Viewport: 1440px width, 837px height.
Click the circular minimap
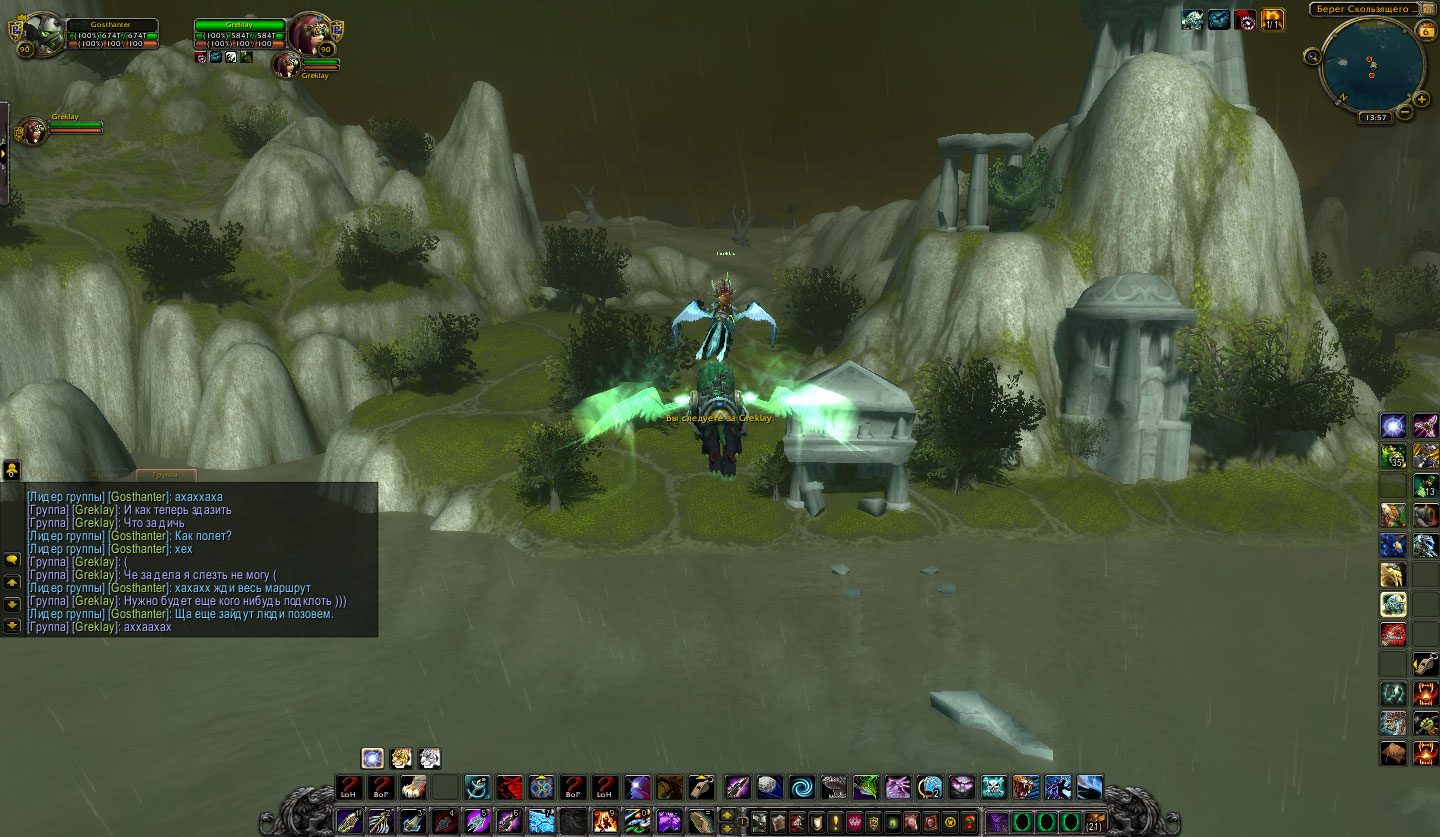click(1371, 67)
